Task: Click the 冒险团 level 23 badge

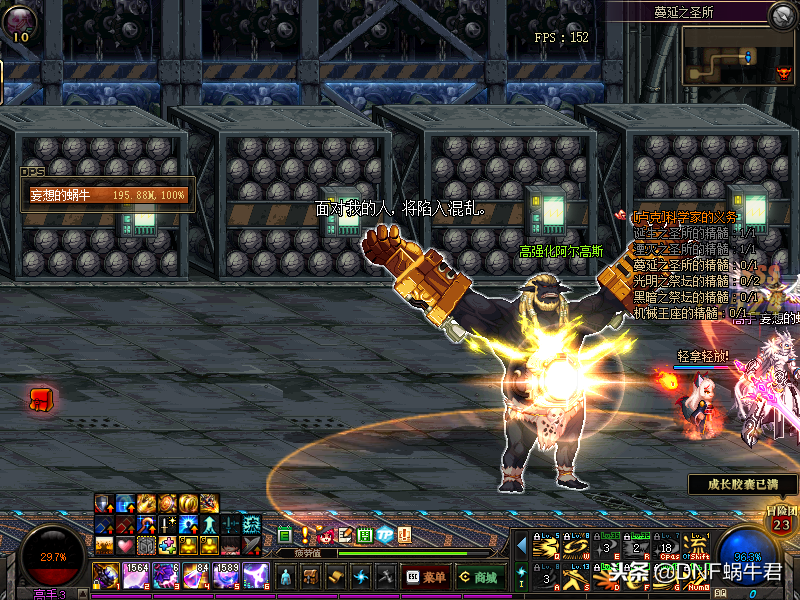Action: pyautogui.click(x=781, y=522)
